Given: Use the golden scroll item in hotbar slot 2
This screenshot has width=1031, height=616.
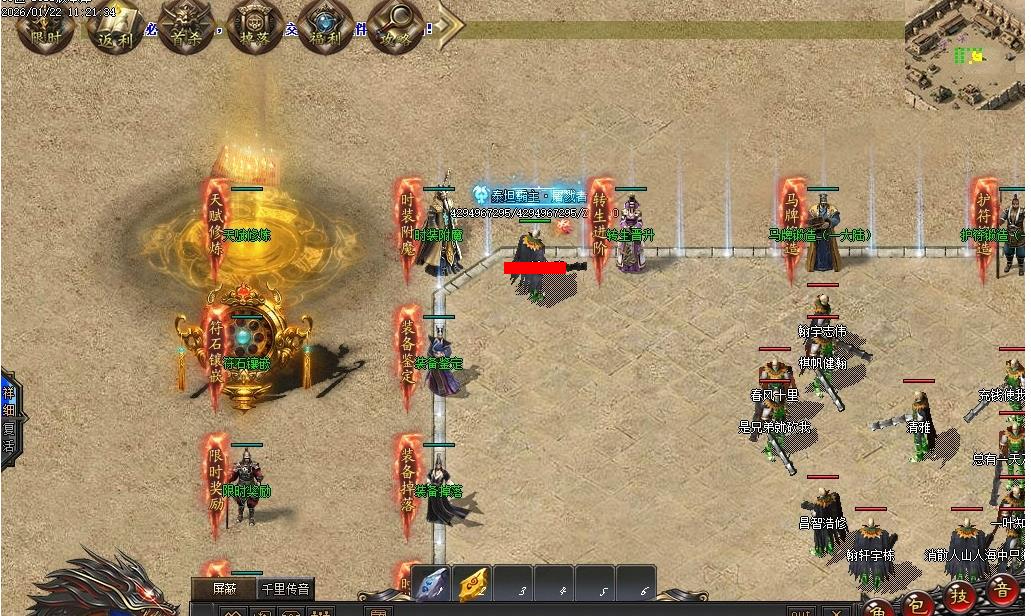Looking at the screenshot, I should pyautogui.click(x=472, y=586).
